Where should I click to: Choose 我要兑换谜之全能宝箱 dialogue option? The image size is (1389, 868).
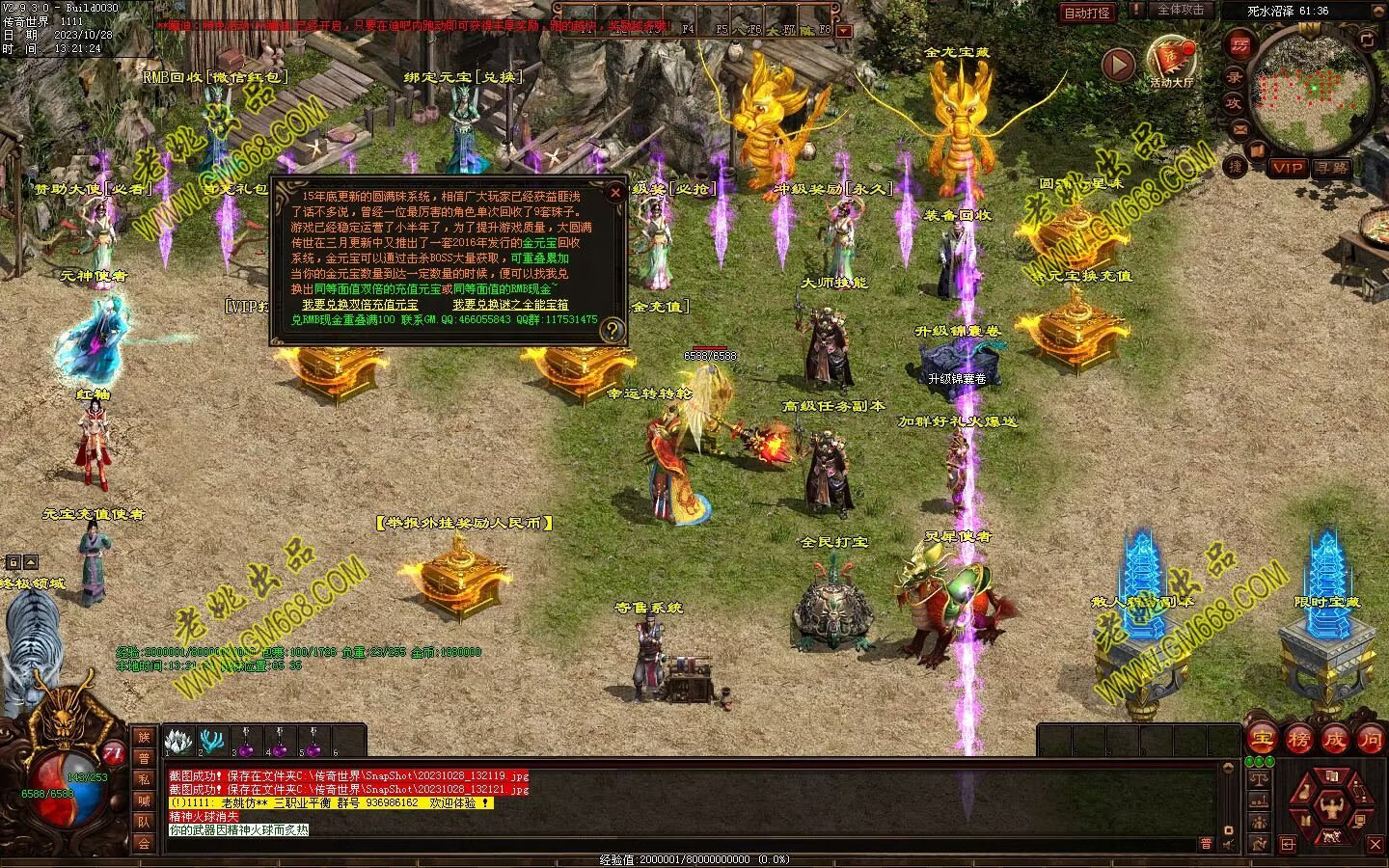(x=510, y=305)
